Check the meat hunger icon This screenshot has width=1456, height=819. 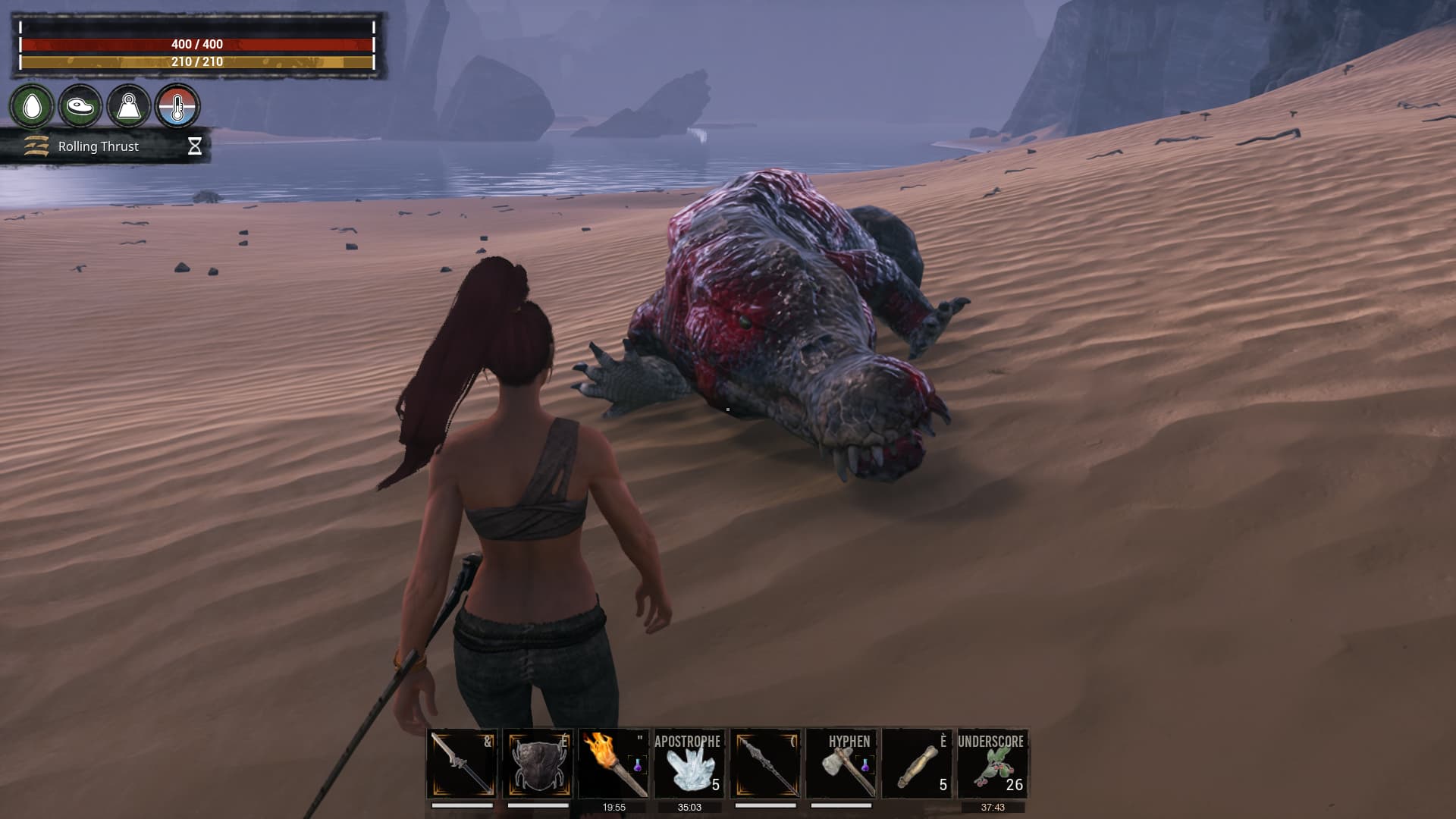click(80, 106)
